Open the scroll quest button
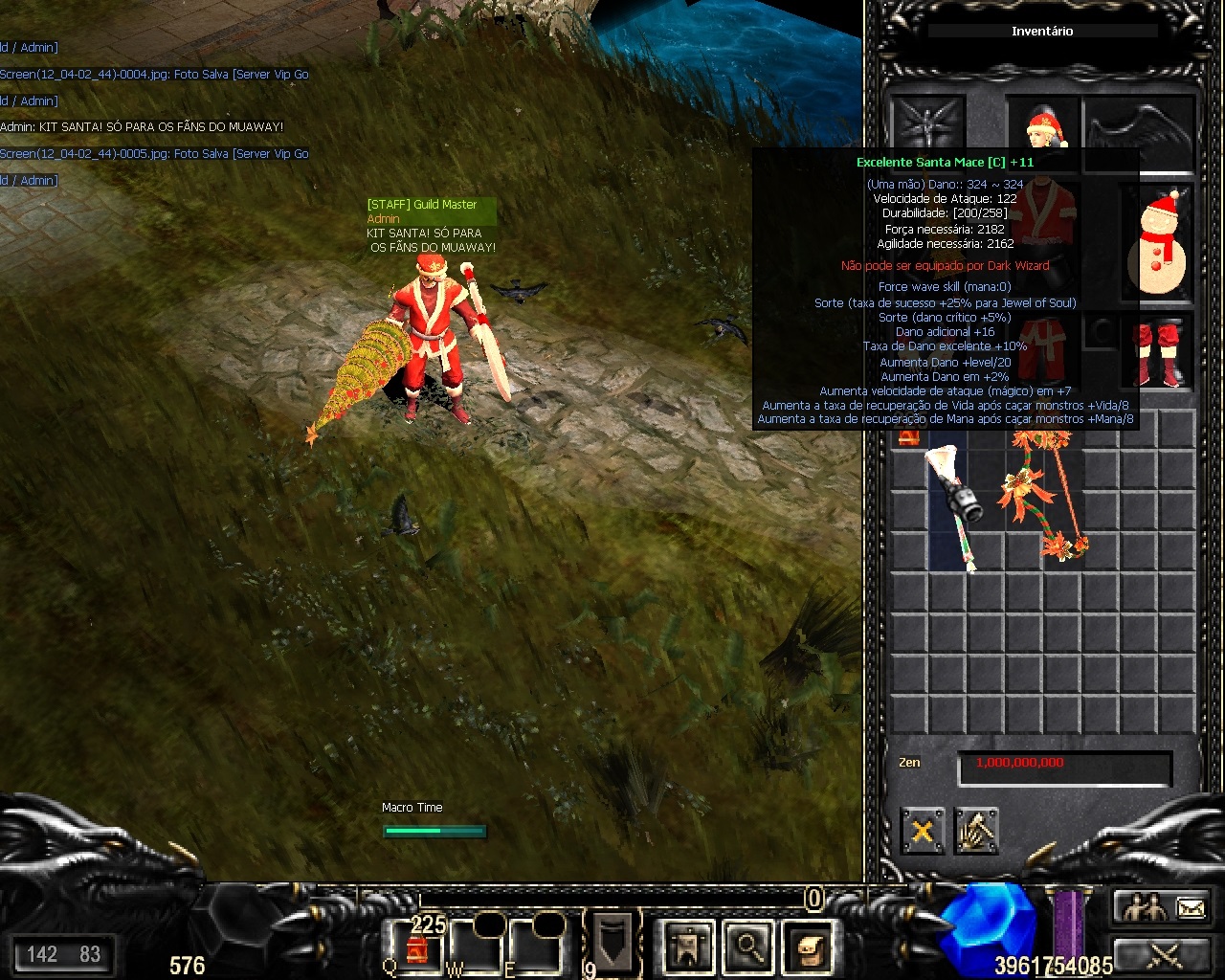This screenshot has width=1225, height=980. point(807,947)
